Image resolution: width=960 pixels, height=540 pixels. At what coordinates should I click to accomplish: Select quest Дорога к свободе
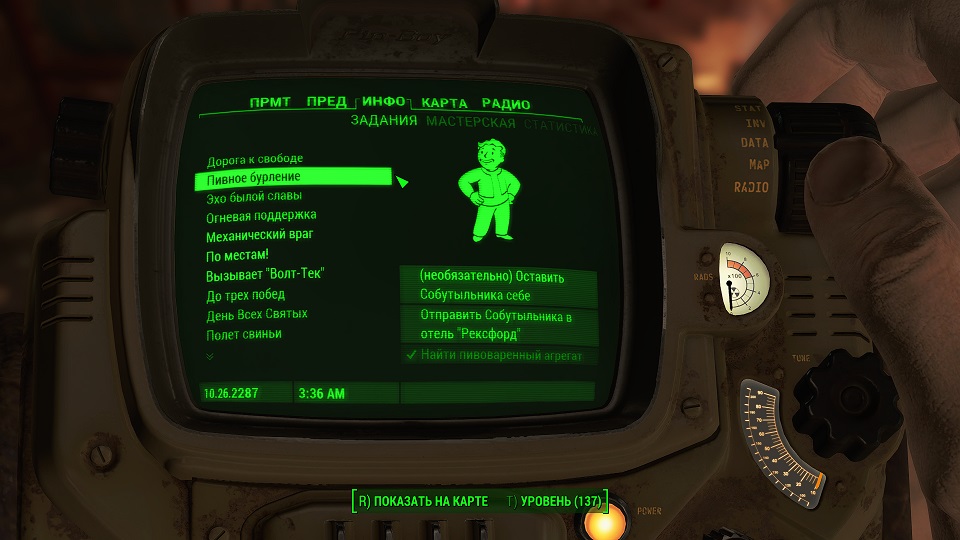254,159
